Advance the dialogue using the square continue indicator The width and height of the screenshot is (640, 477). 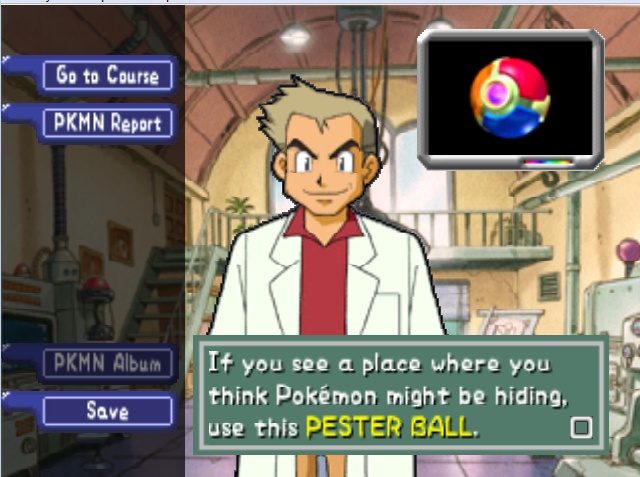pyautogui.click(x=580, y=428)
